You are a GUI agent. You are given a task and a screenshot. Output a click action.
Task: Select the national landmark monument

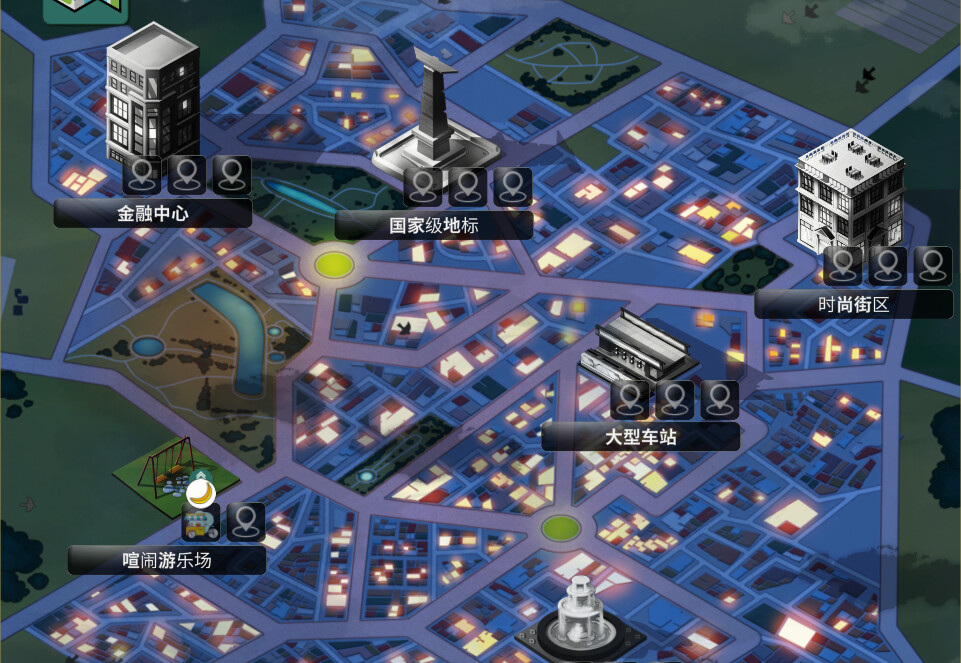tap(435, 115)
